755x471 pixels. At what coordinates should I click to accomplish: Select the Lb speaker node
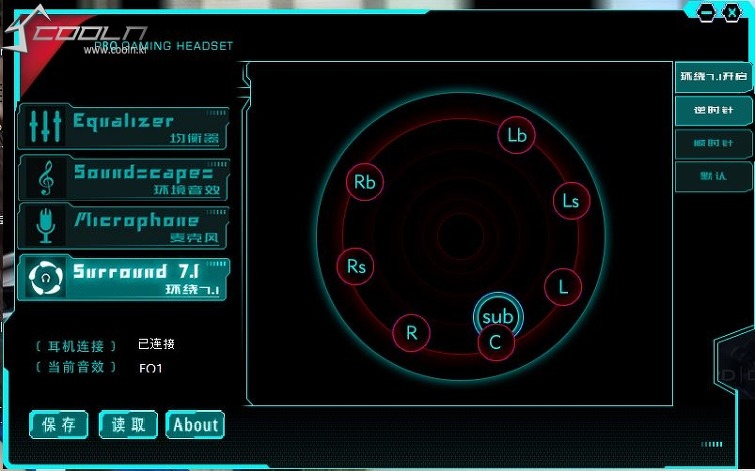[517, 135]
